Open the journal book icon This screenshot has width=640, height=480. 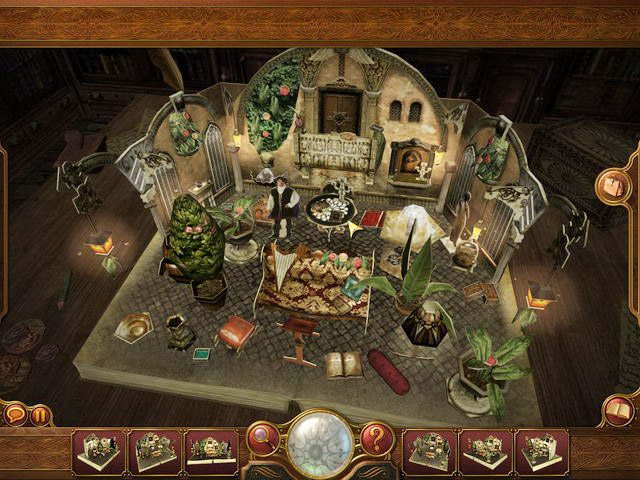tap(618, 409)
